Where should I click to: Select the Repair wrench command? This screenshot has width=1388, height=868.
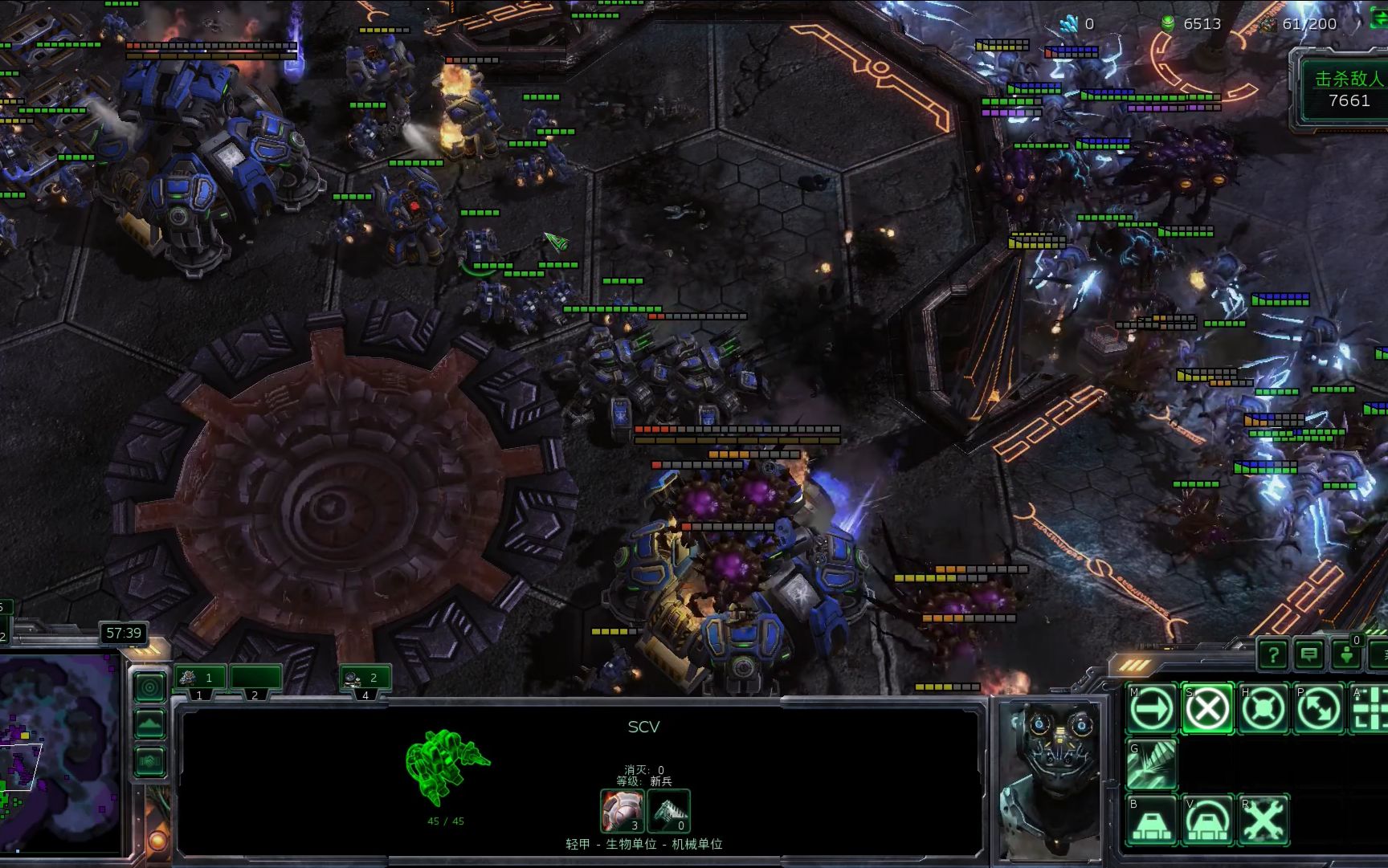(1263, 820)
